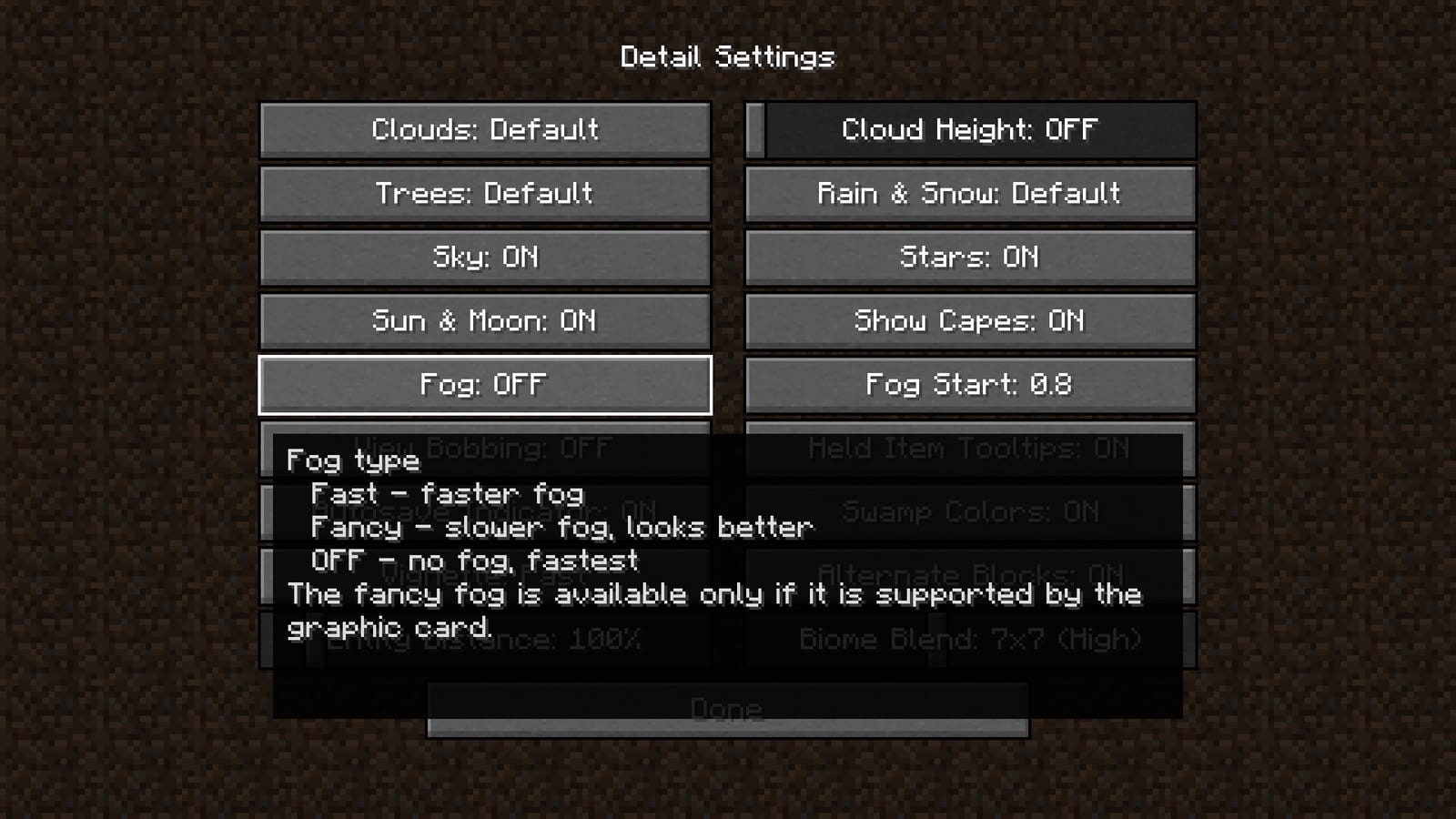Modify the Render Distance percentage
Viewport: 1456px width, 819px height.
(x=484, y=638)
